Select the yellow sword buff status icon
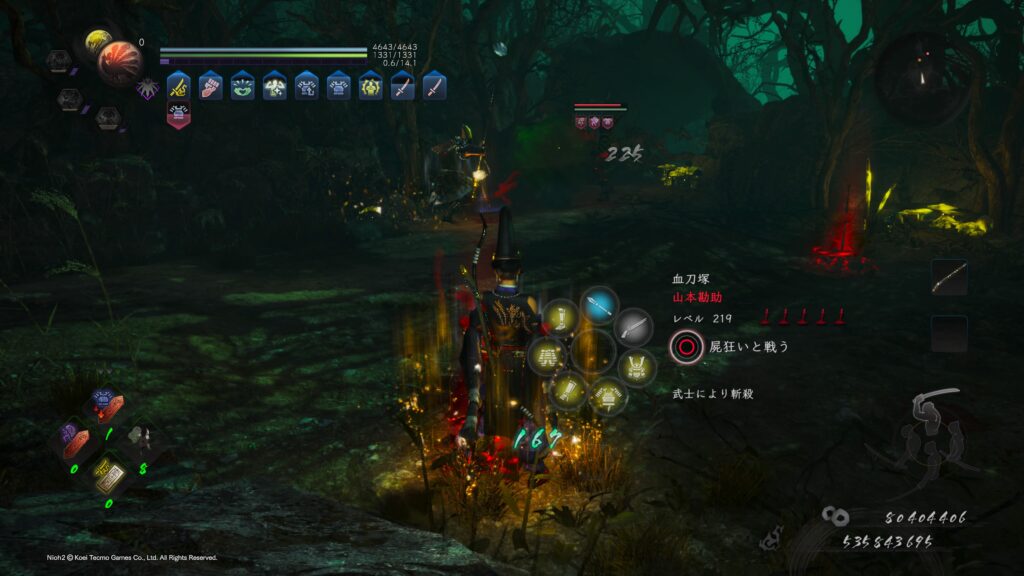Viewport: 1024px width, 576px height. point(179,86)
